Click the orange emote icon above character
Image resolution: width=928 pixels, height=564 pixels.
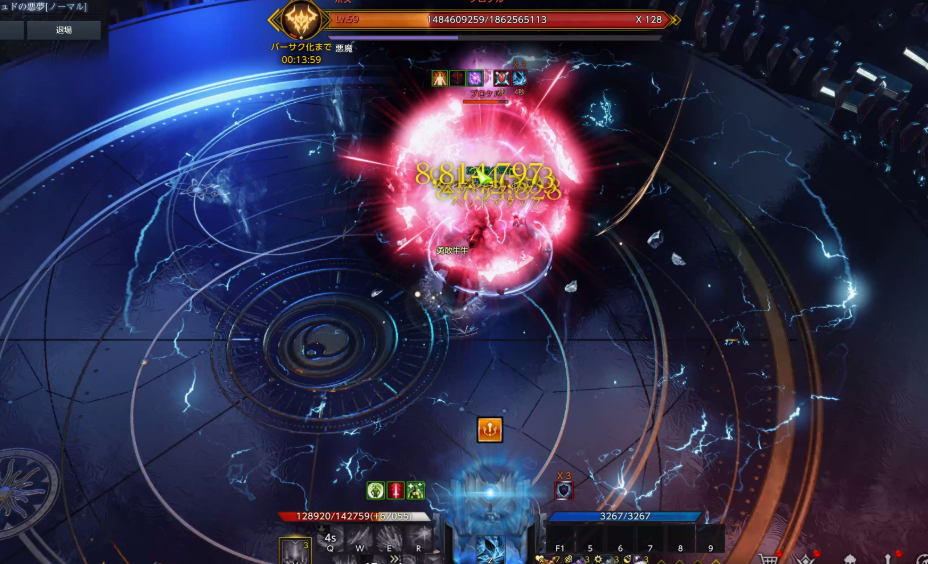489,429
